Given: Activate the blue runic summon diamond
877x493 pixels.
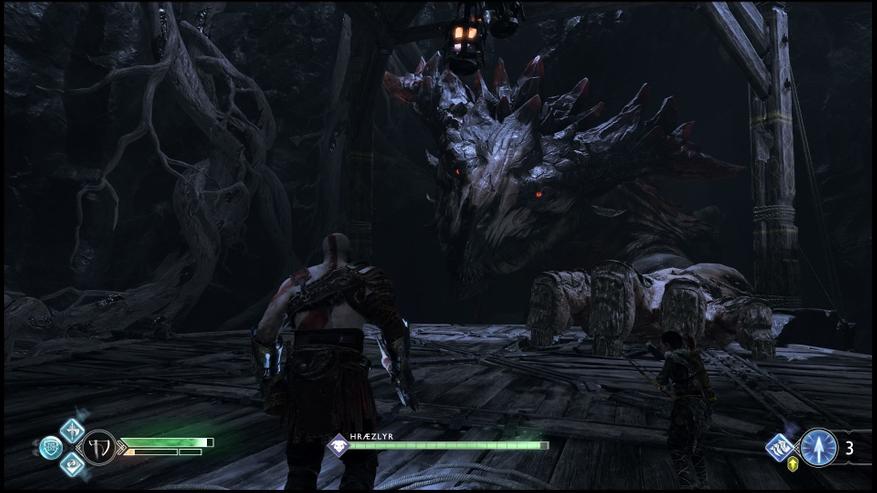Looking at the screenshot, I should pyautogui.click(x=780, y=445).
